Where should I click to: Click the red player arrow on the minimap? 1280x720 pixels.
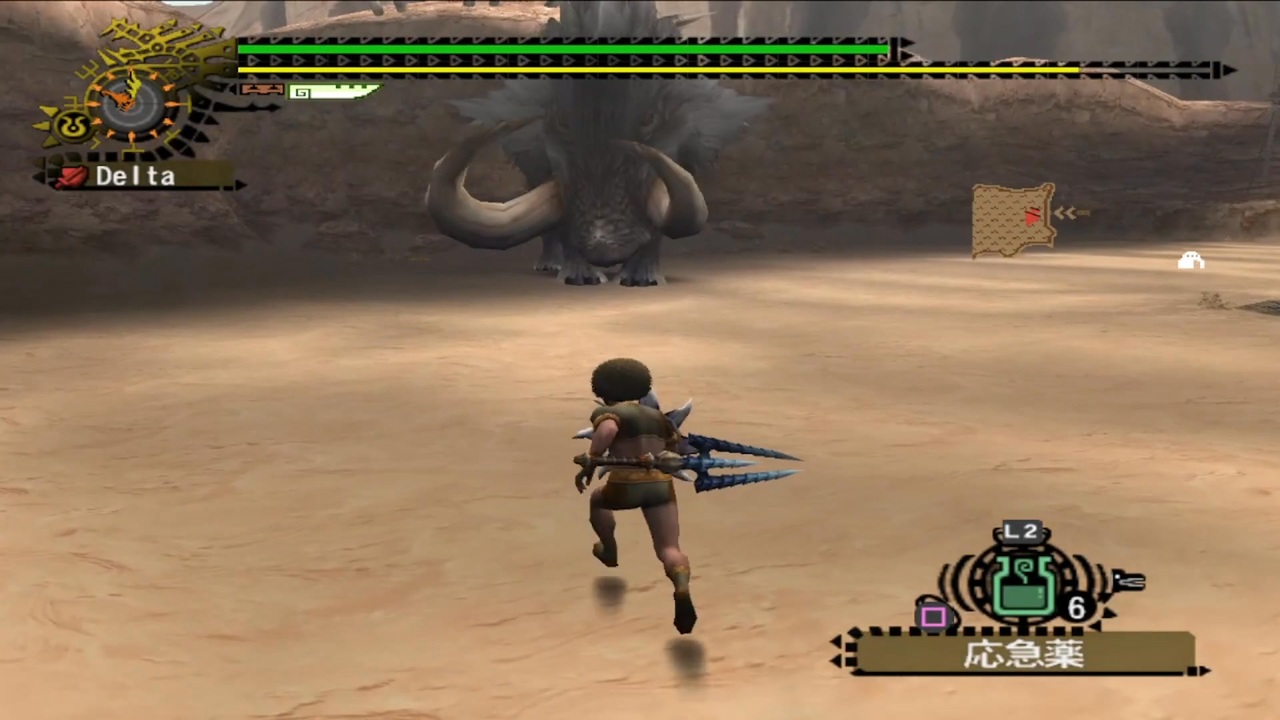pos(1031,214)
